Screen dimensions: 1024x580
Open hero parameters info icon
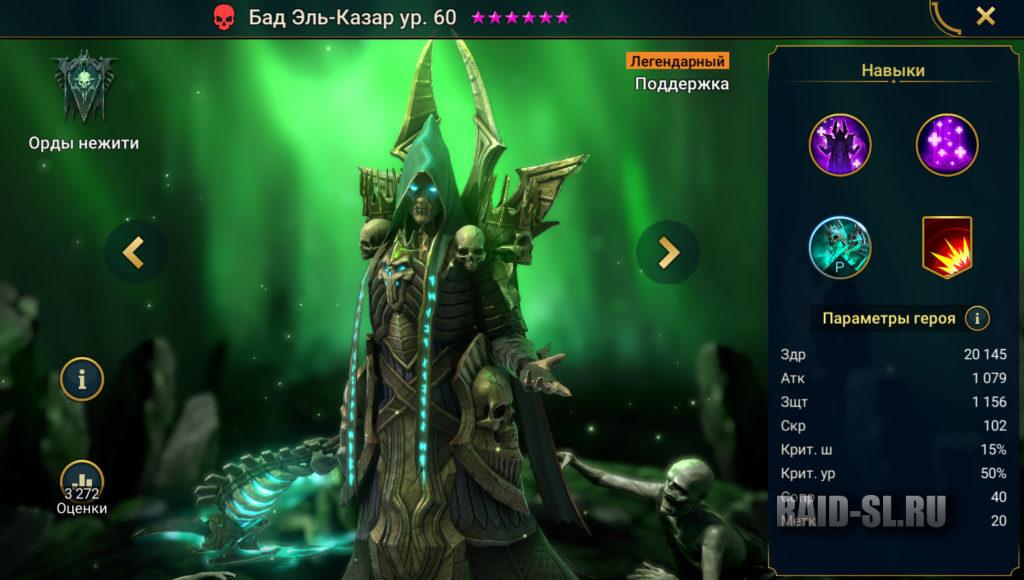(977, 319)
